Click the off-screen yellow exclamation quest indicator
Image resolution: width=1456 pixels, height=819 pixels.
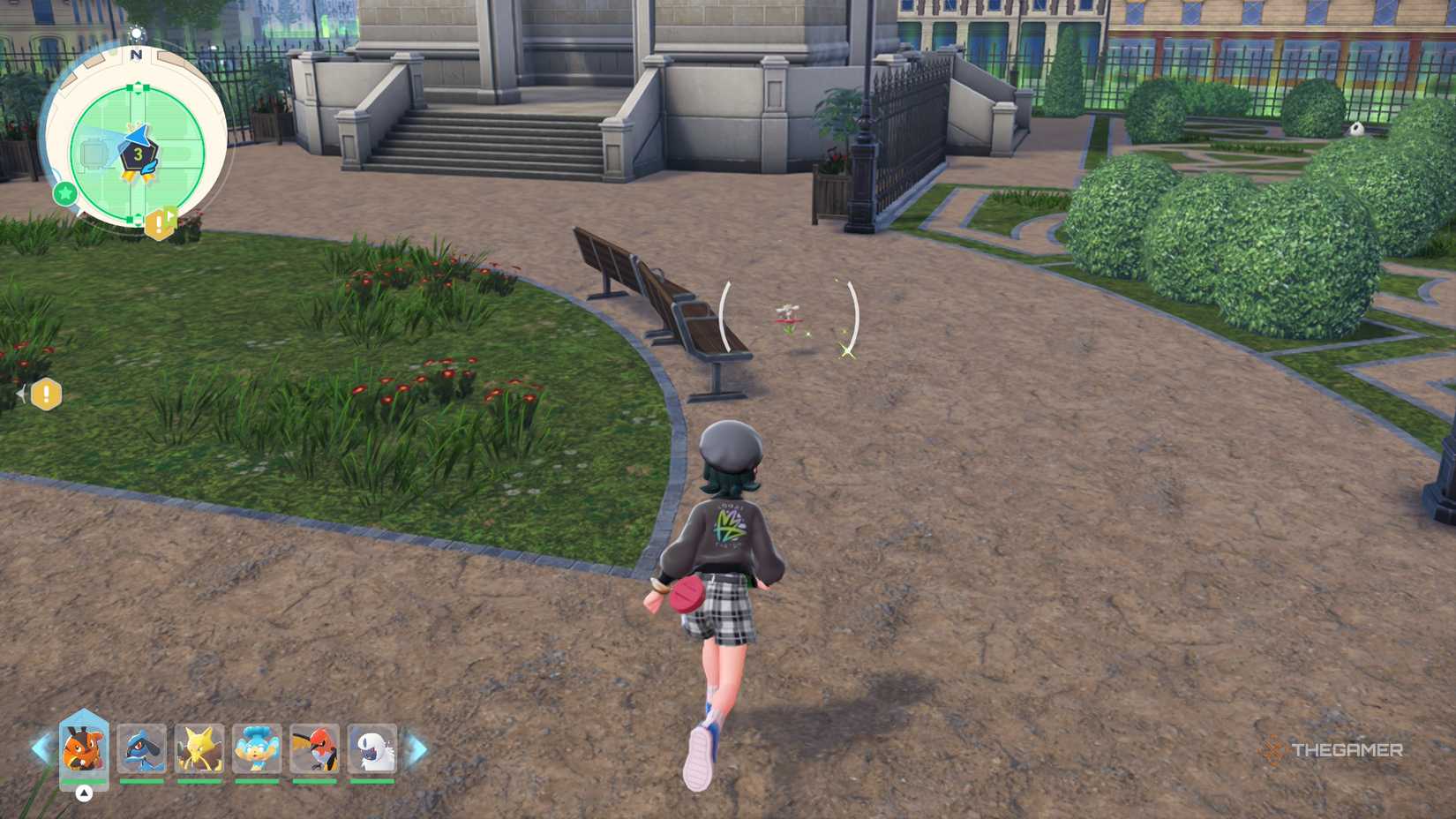[x=46, y=394]
